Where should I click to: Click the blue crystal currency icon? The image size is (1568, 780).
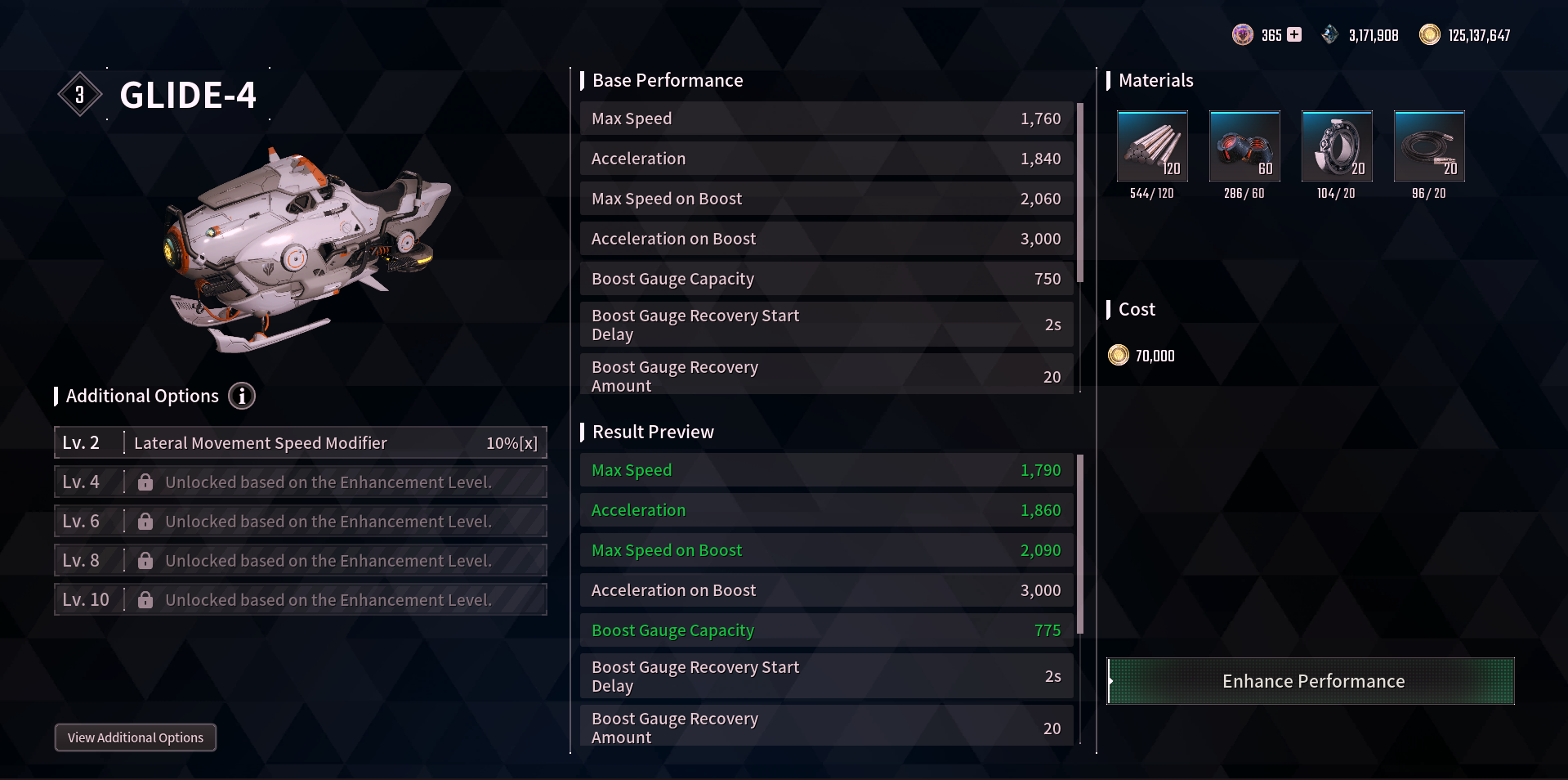(x=1329, y=34)
